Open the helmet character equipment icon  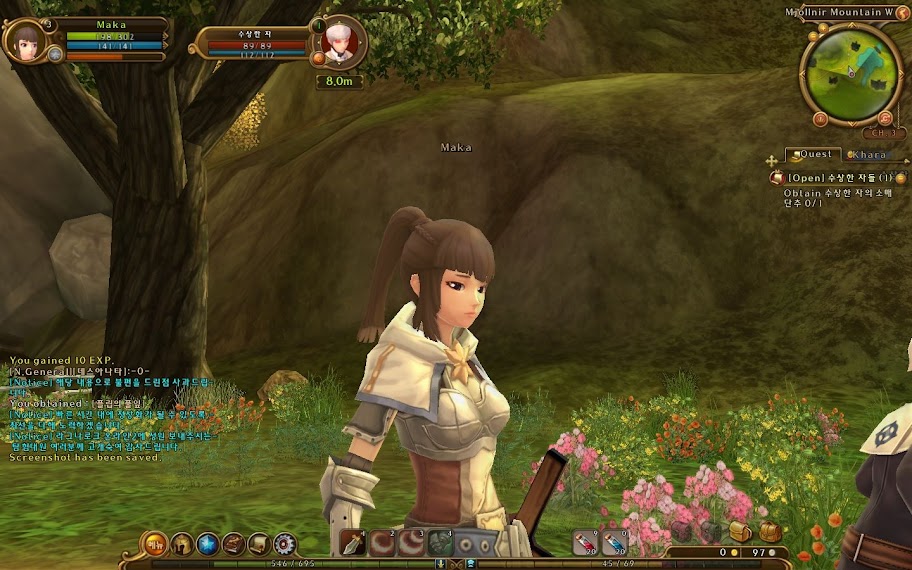[x=182, y=544]
